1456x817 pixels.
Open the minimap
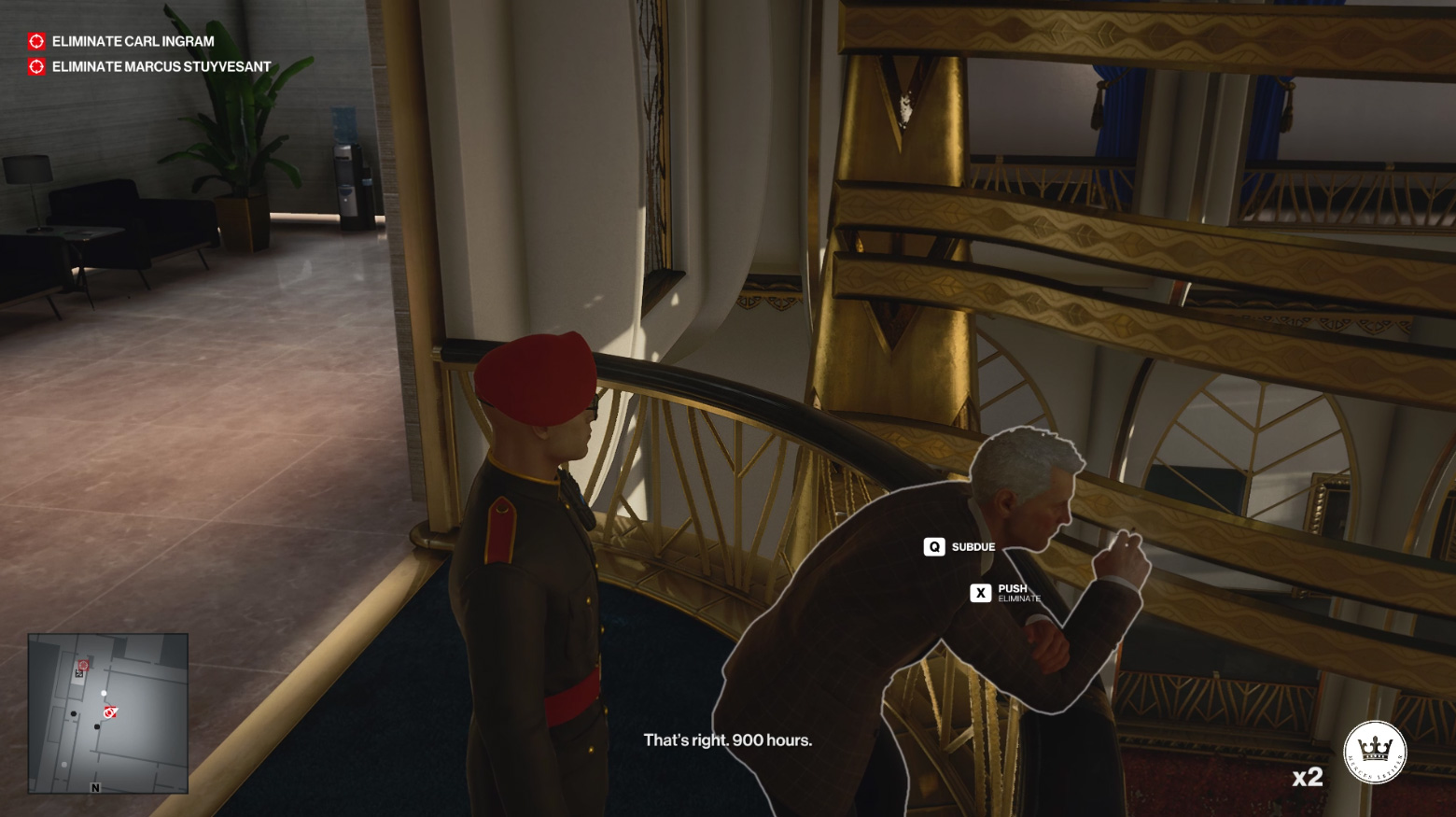pos(108,713)
